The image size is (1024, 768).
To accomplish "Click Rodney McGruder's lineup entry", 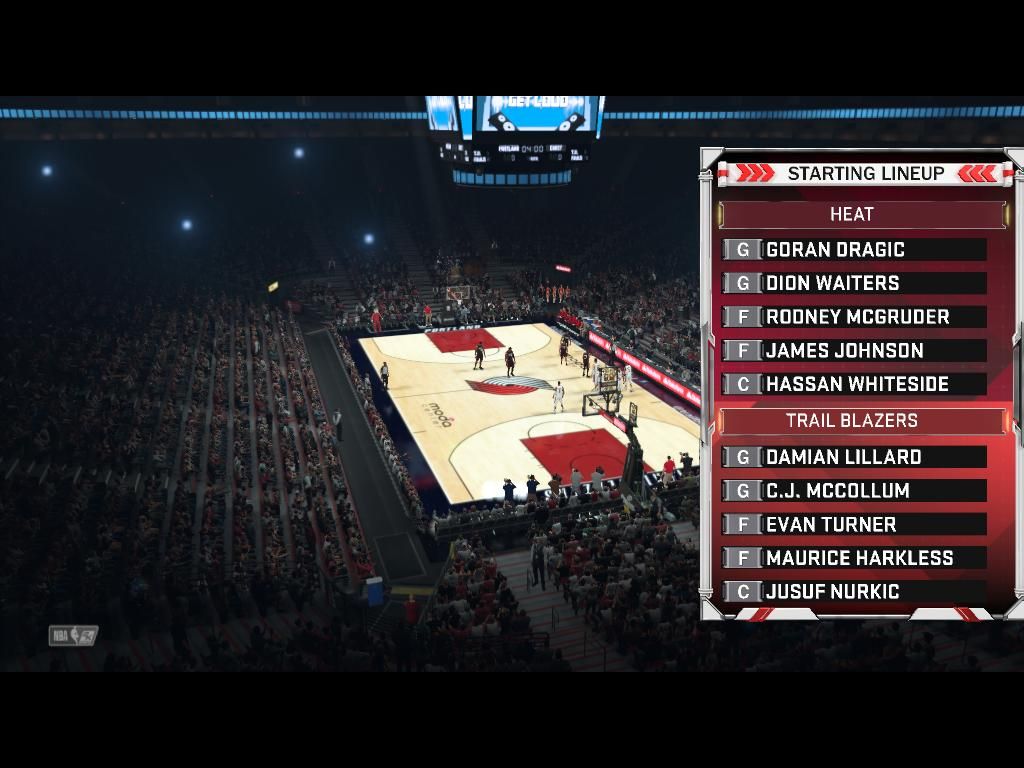I will pos(854,317).
